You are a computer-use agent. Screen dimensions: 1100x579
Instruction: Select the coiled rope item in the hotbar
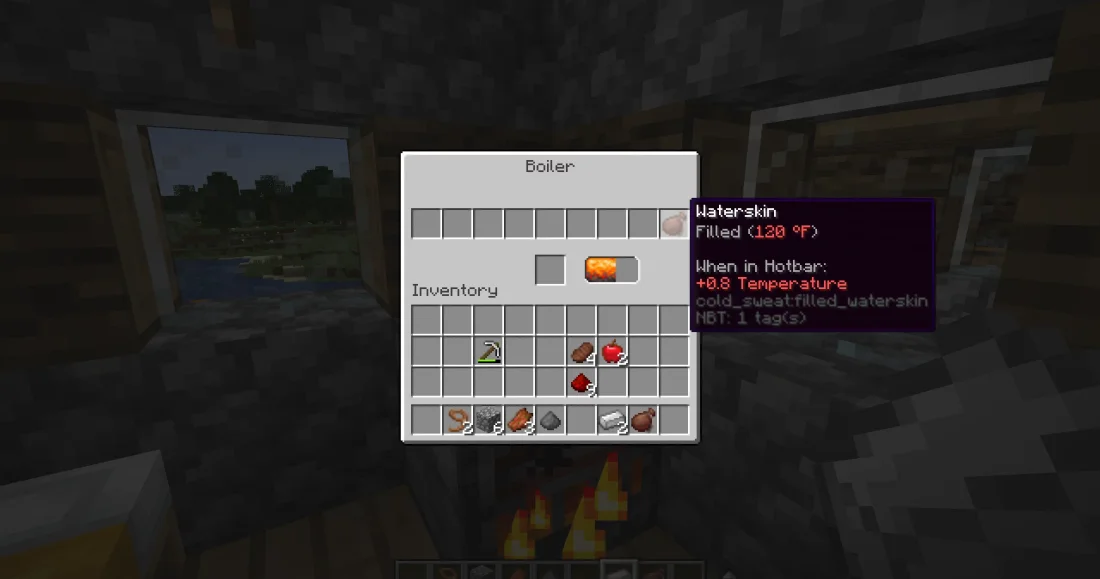[457, 420]
